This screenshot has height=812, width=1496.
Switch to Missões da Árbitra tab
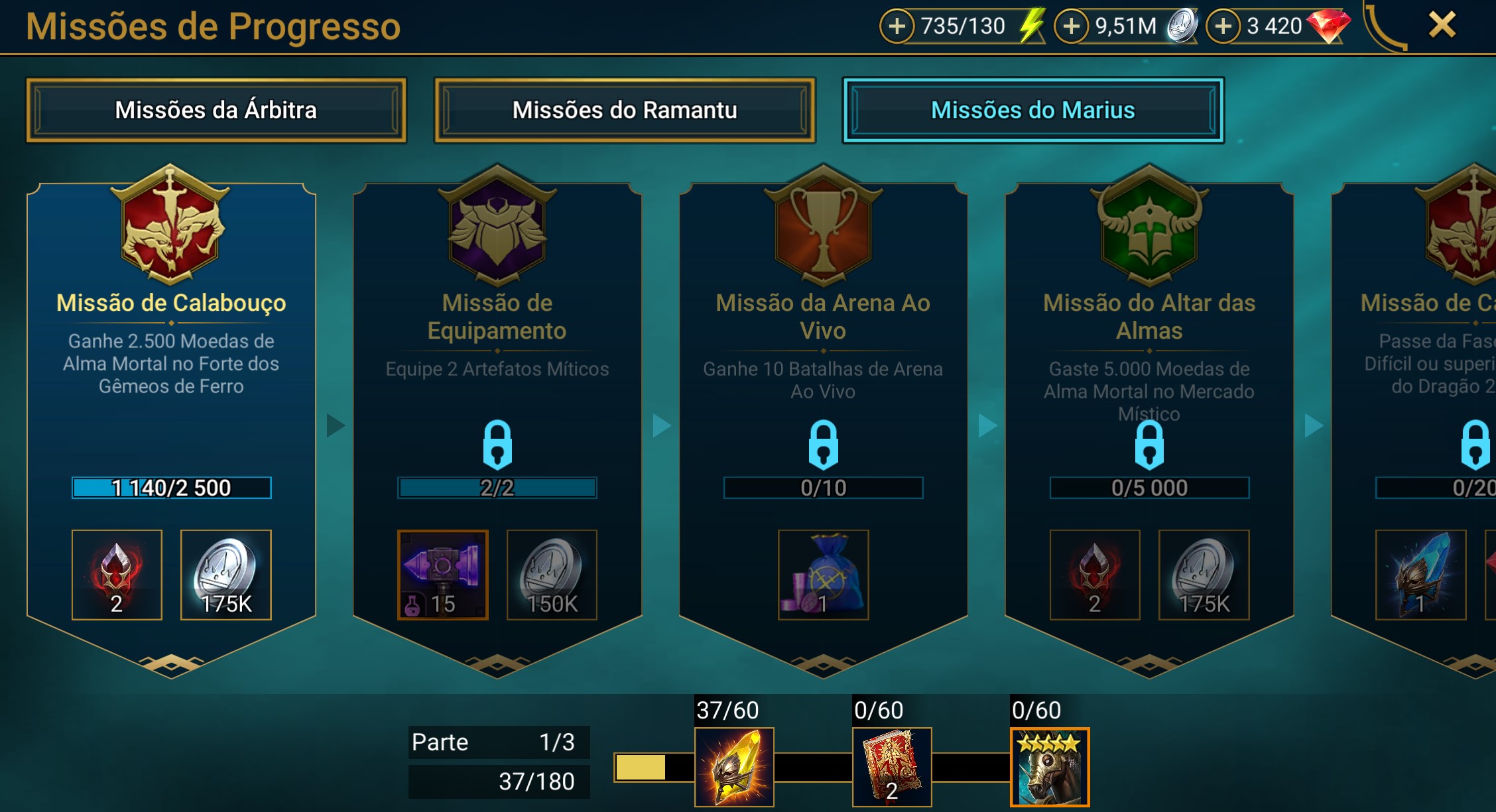[x=216, y=110]
